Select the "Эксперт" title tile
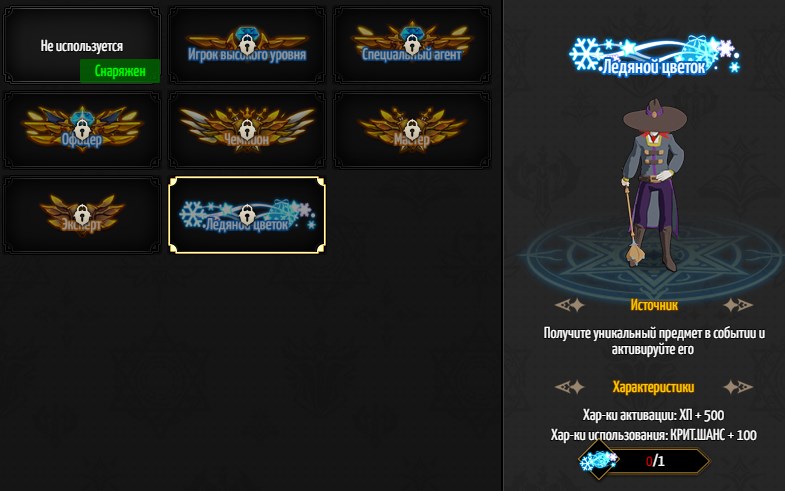Viewport: 785px width, 491px height. pyautogui.click(x=82, y=215)
